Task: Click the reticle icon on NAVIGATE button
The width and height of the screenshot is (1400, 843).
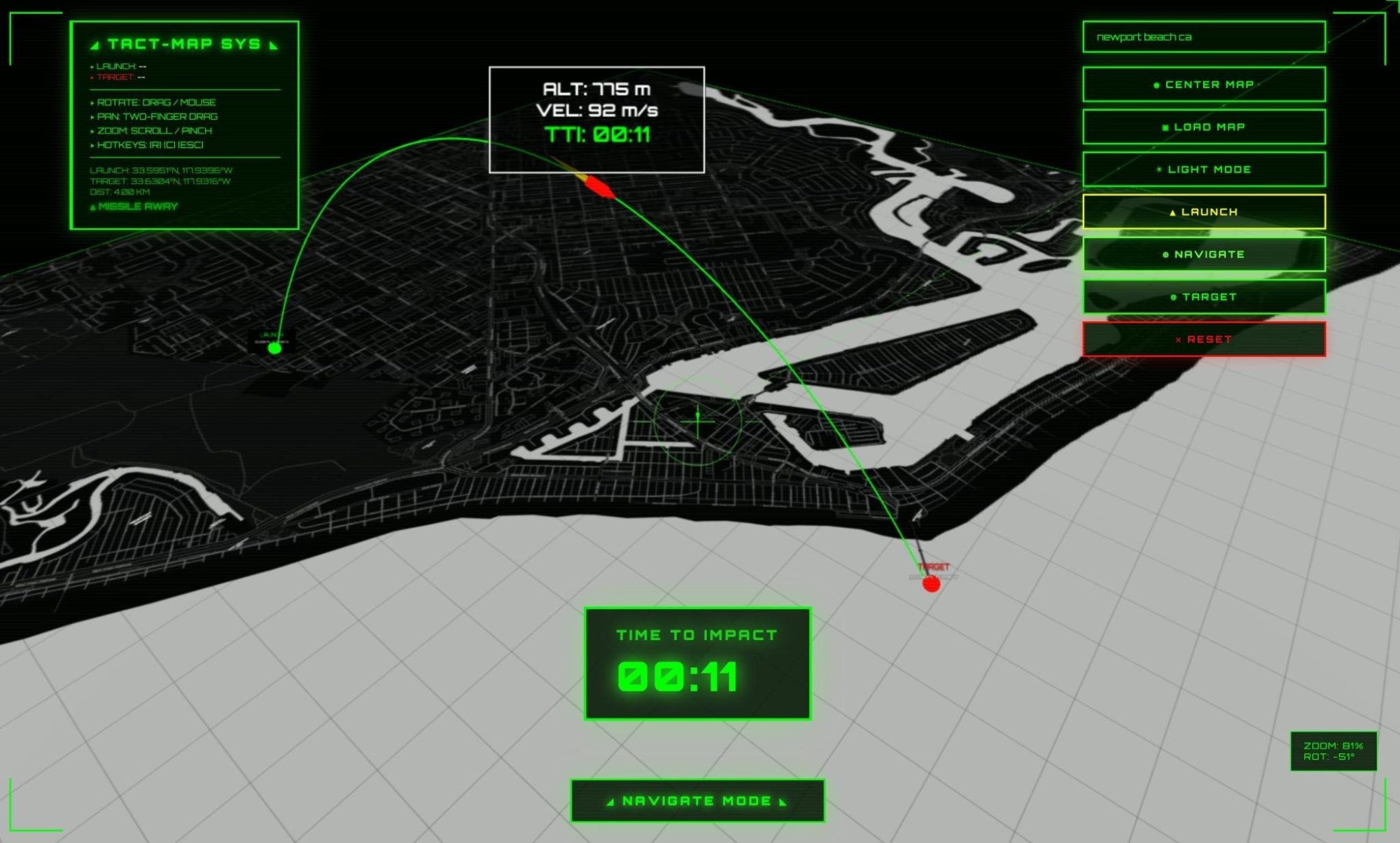Action: click(1165, 255)
